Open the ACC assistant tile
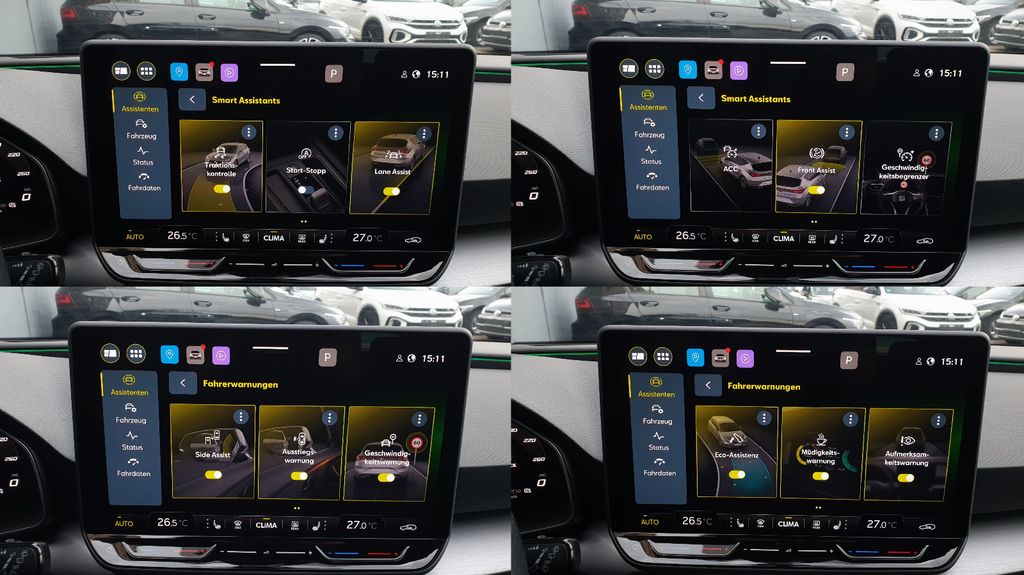The height and width of the screenshot is (575, 1024). 730,166
